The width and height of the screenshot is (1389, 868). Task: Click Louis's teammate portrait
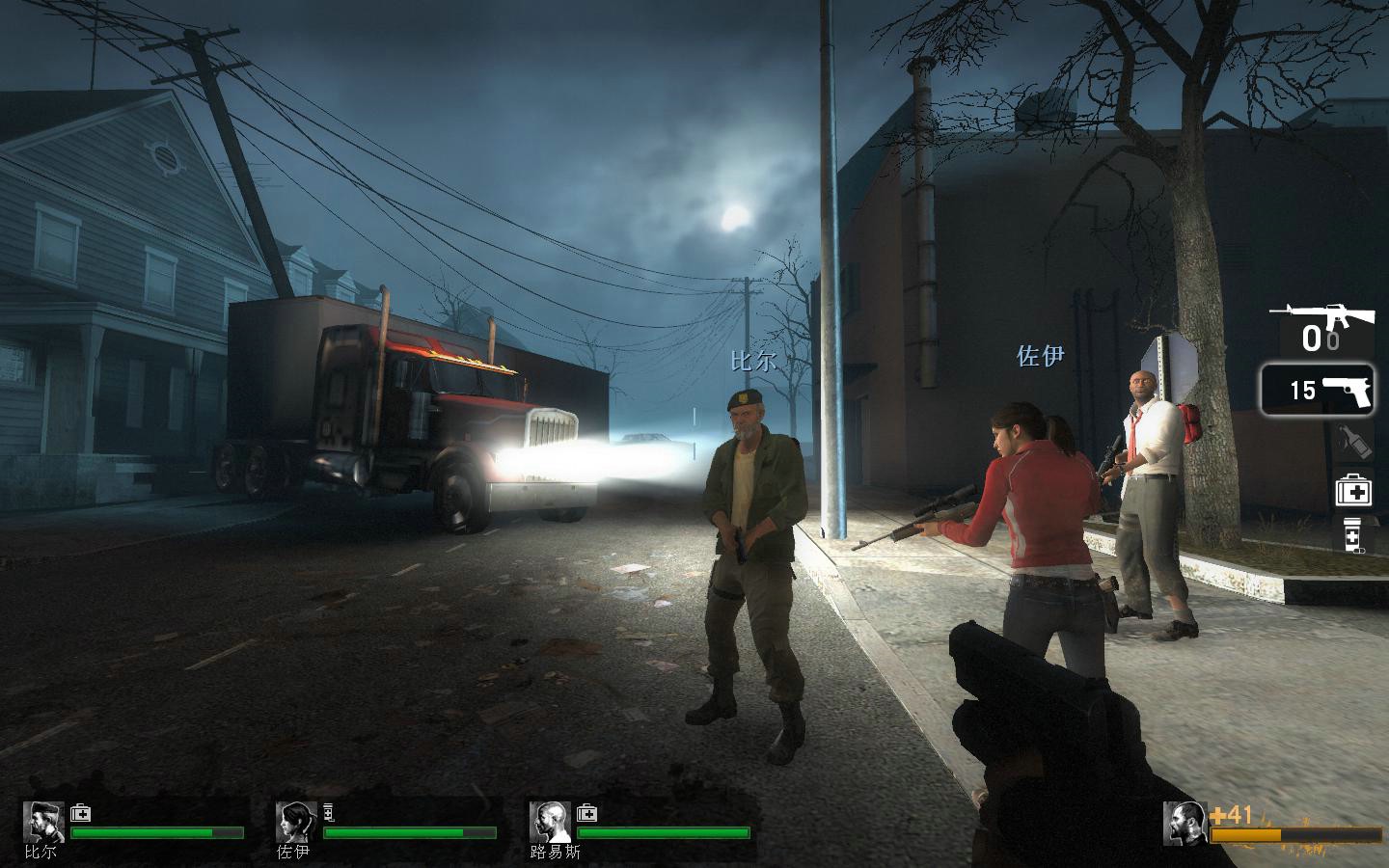[549, 822]
